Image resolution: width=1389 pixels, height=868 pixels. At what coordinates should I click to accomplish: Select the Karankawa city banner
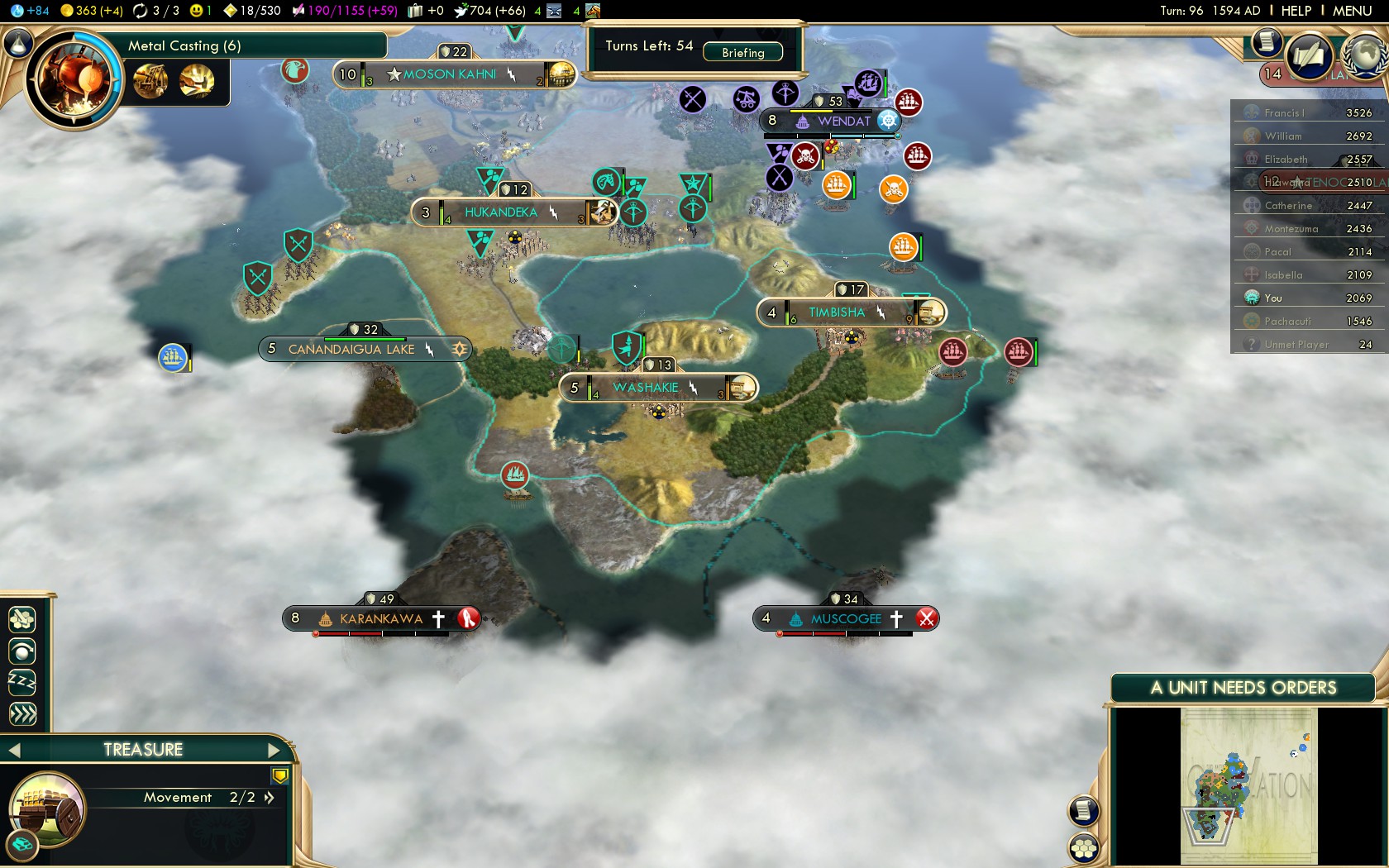point(381,619)
